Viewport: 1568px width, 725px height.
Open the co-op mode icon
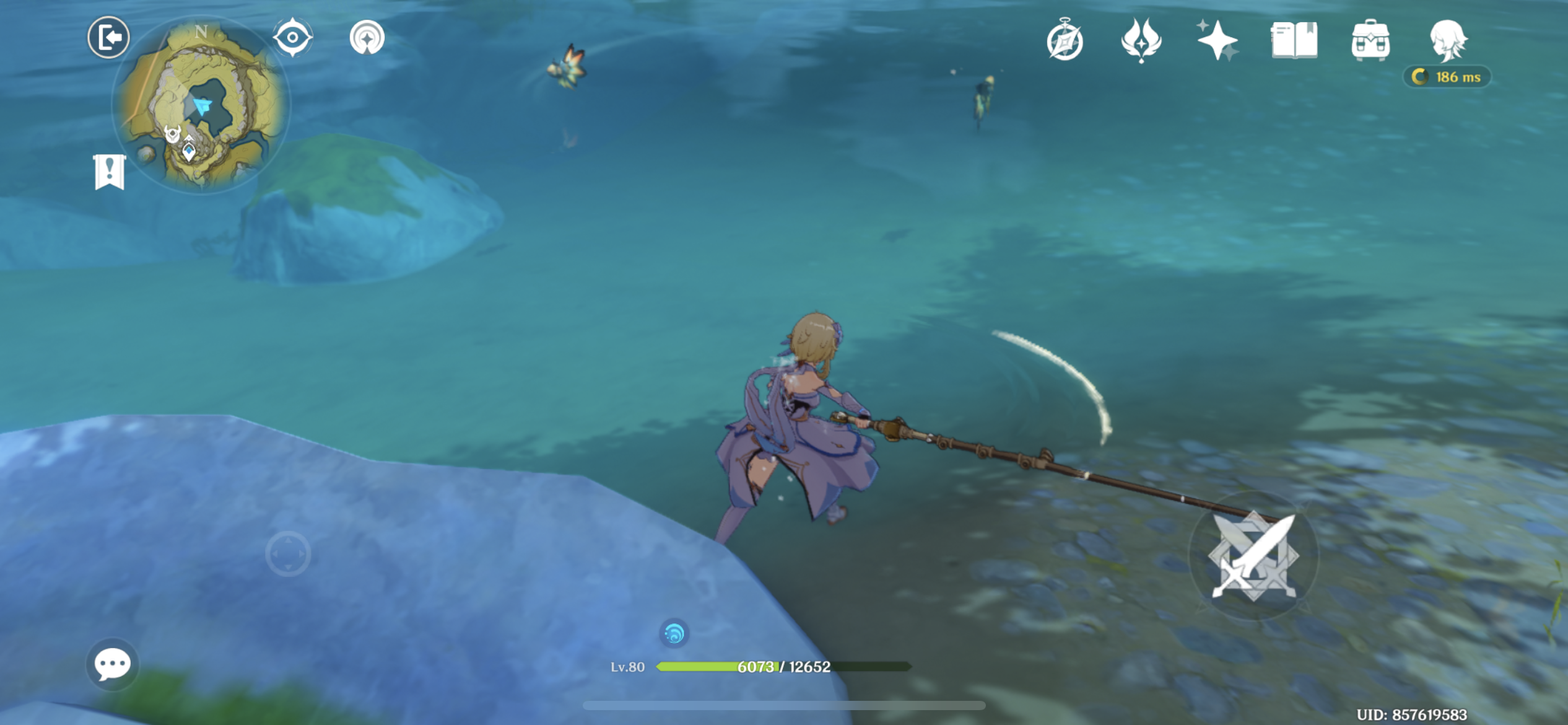point(367,38)
